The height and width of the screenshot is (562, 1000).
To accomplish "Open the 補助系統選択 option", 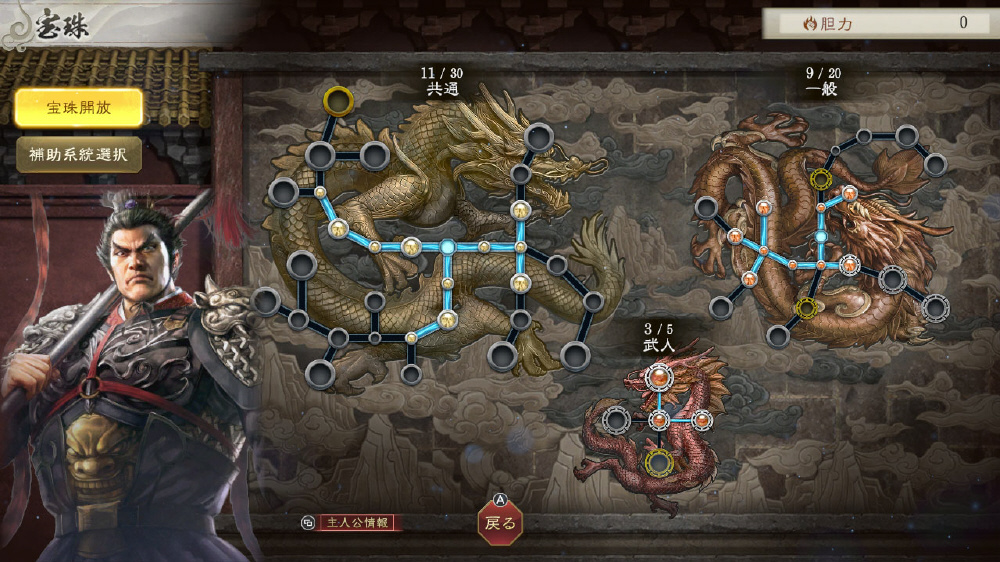I will pyautogui.click(x=78, y=155).
